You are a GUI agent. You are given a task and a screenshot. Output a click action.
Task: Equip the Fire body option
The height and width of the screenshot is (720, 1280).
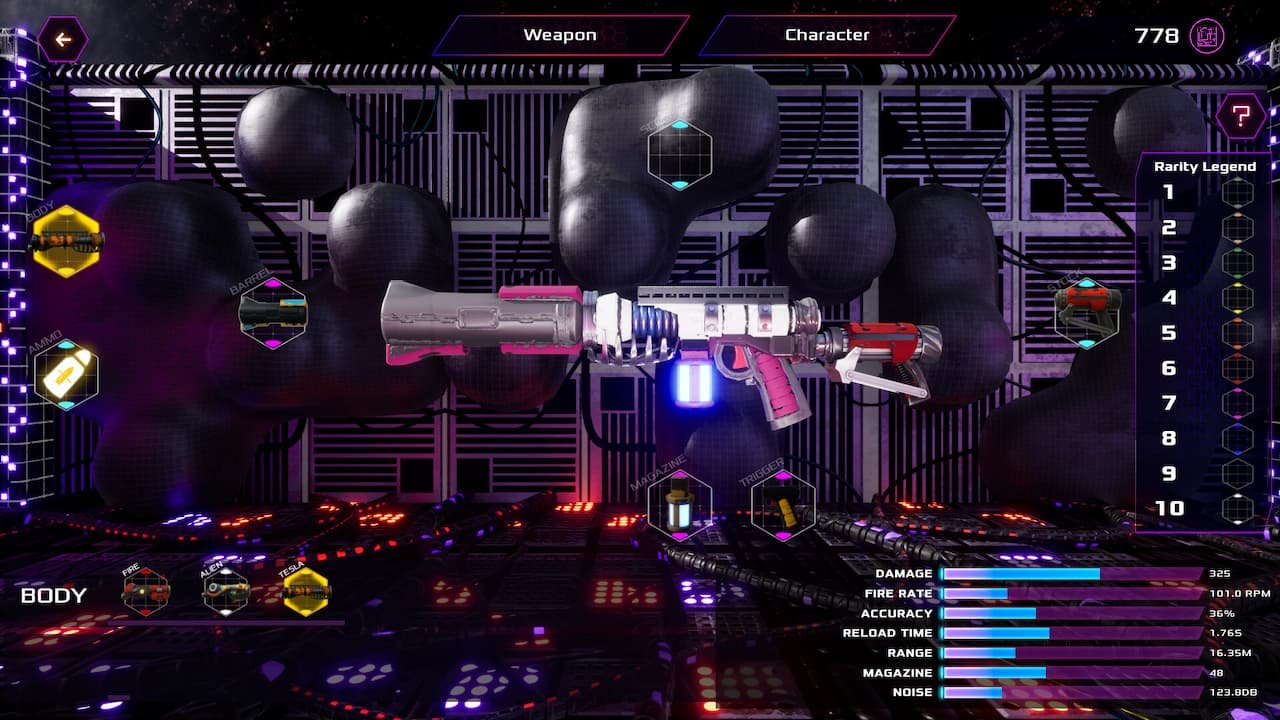(146, 592)
